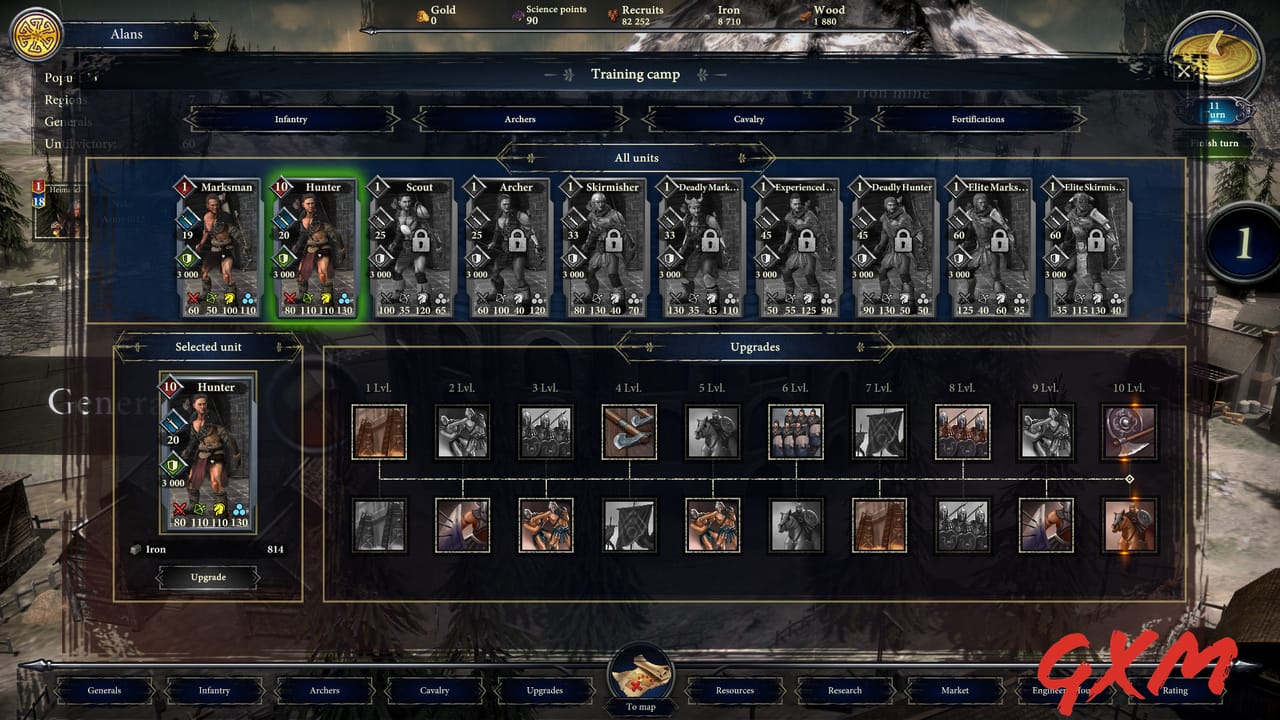Select the level 4 axe upgrade icon
Viewport: 1280px width, 720px height.
point(629,431)
